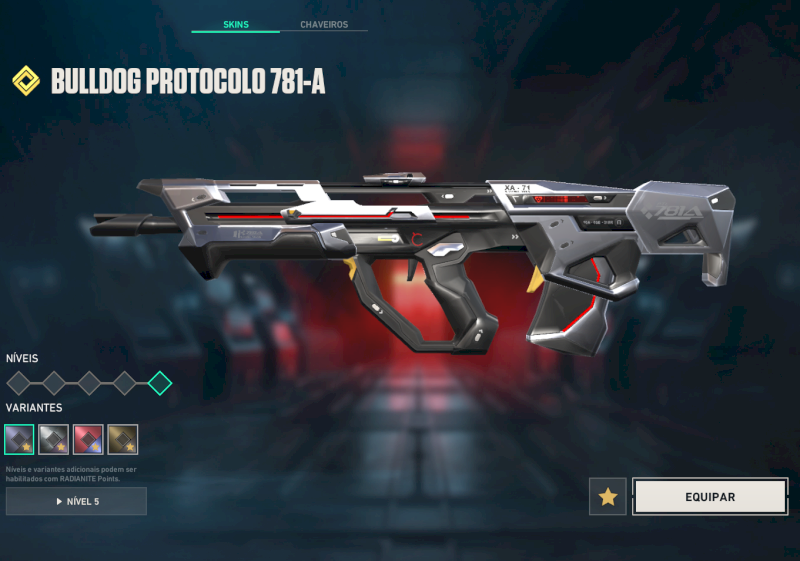Select the highlighted fifth level diamond

[159, 383]
